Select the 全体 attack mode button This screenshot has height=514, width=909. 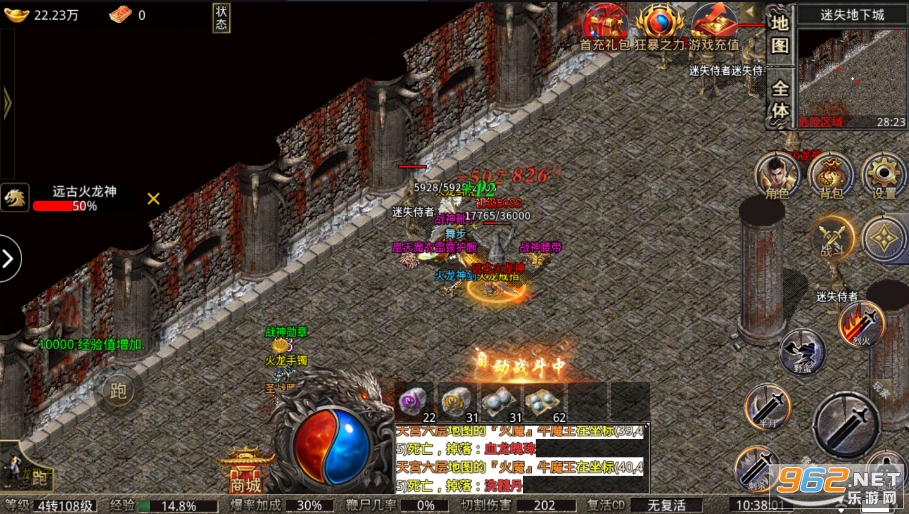[x=780, y=99]
